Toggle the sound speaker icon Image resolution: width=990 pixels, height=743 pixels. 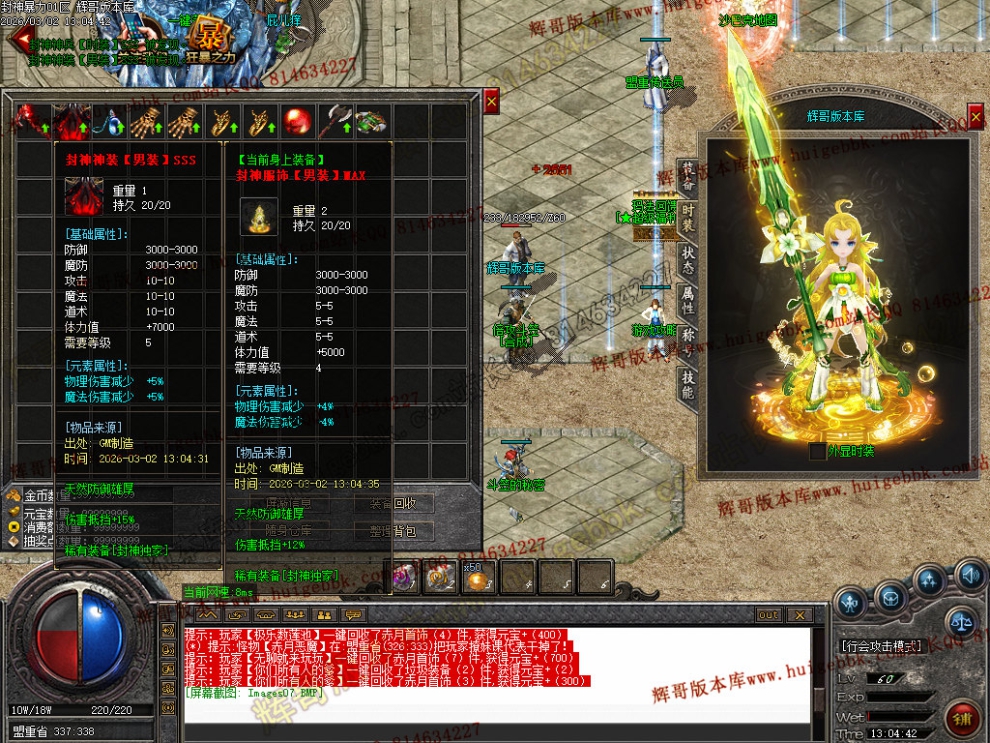pos(969,575)
